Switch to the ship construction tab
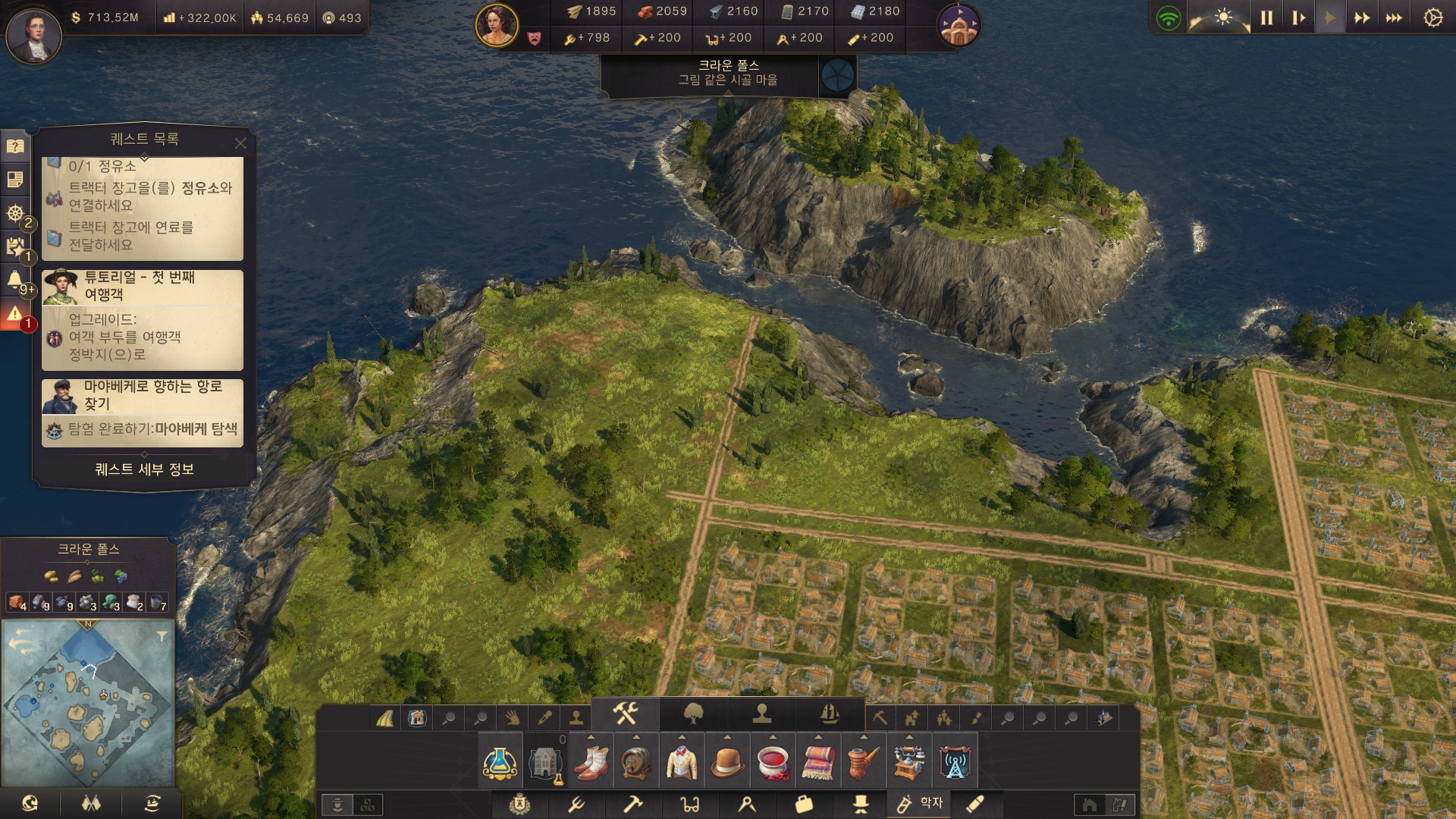1456x819 pixels. [830, 714]
